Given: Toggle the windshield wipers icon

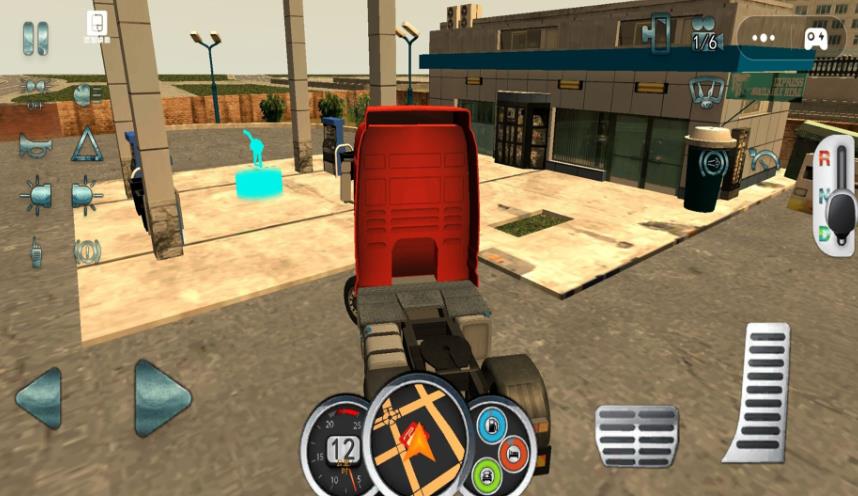Looking at the screenshot, I should tap(706, 93).
